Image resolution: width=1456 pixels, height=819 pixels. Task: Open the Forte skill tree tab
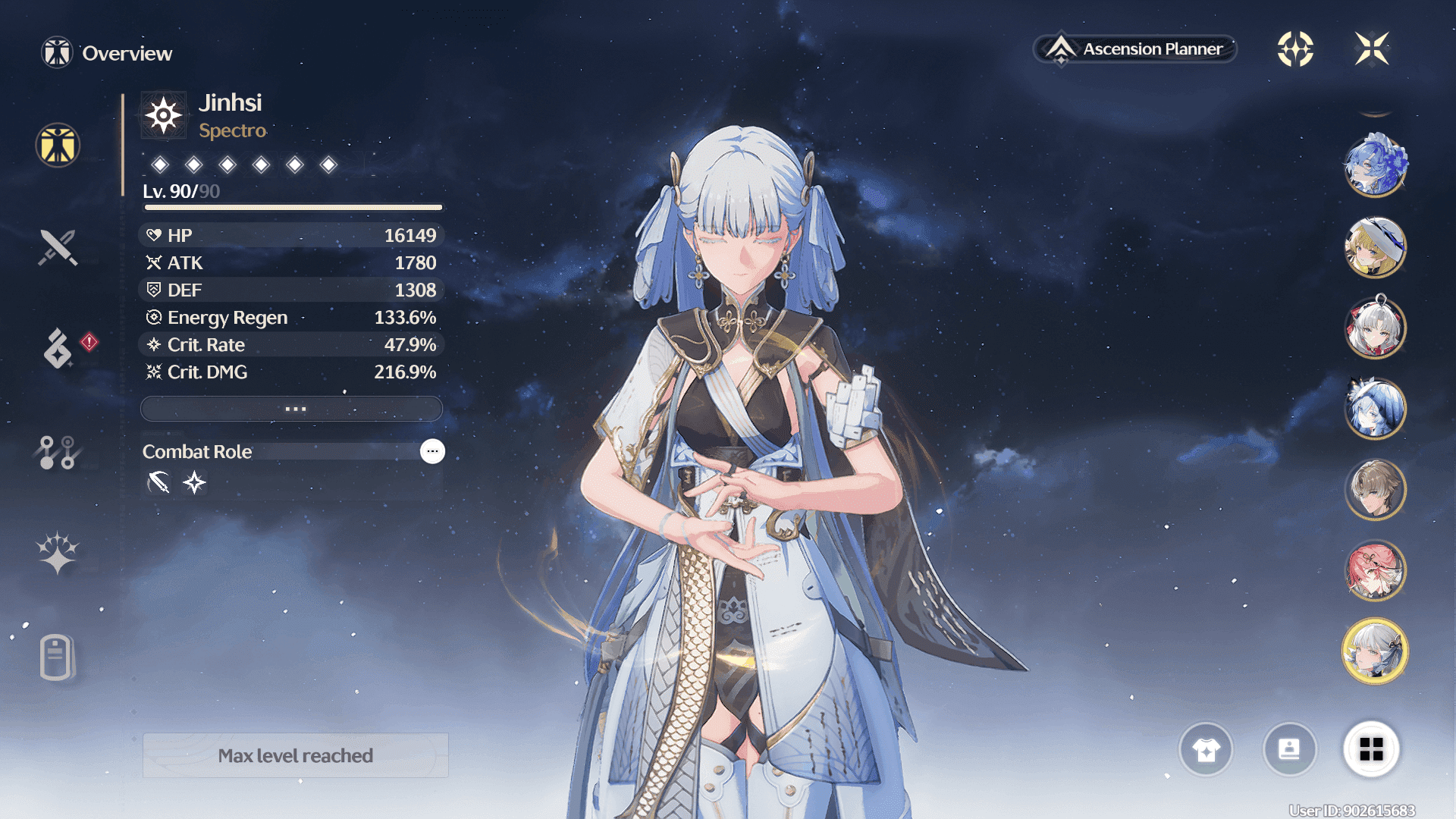pos(58,452)
